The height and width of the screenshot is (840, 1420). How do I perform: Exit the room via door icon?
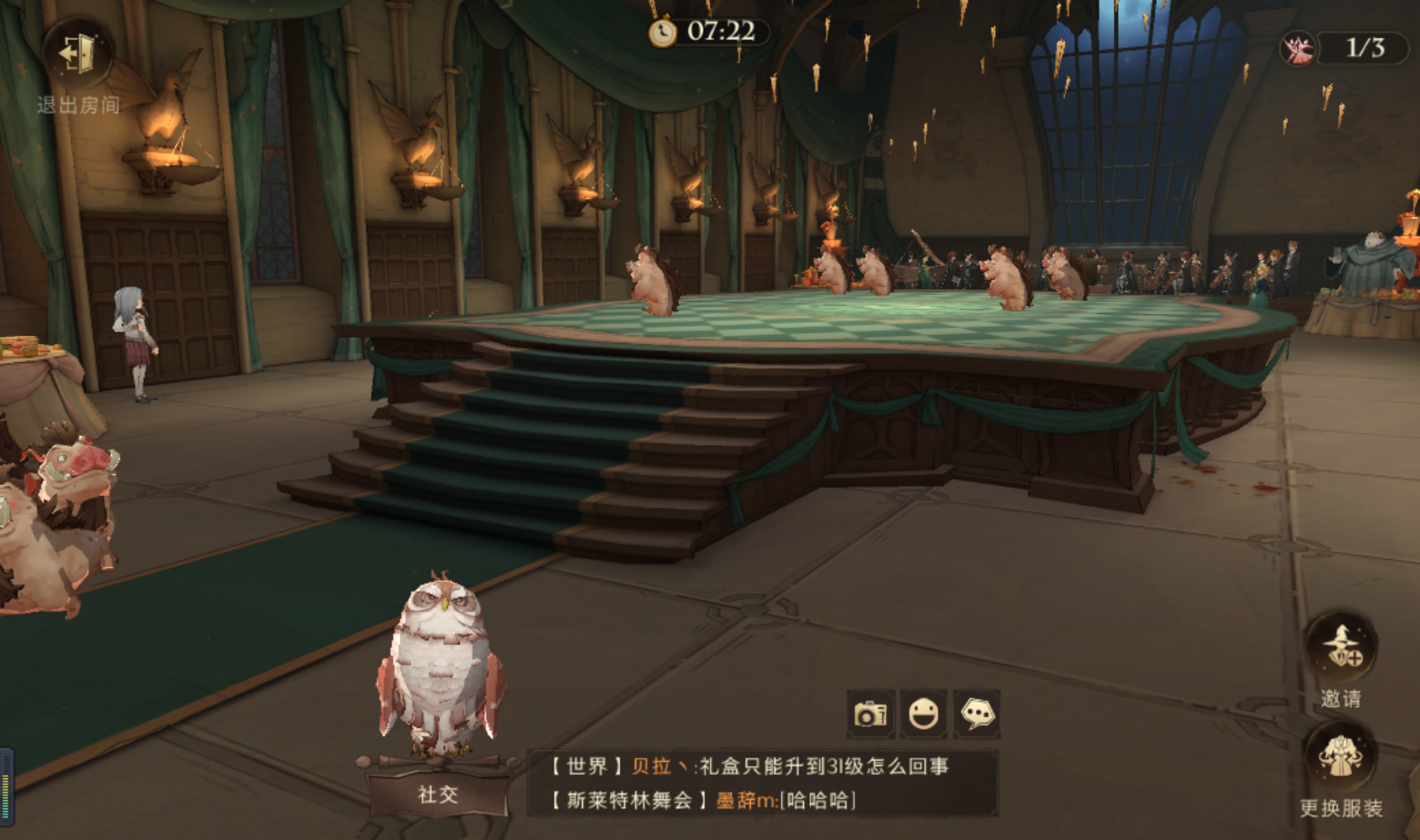77,55
